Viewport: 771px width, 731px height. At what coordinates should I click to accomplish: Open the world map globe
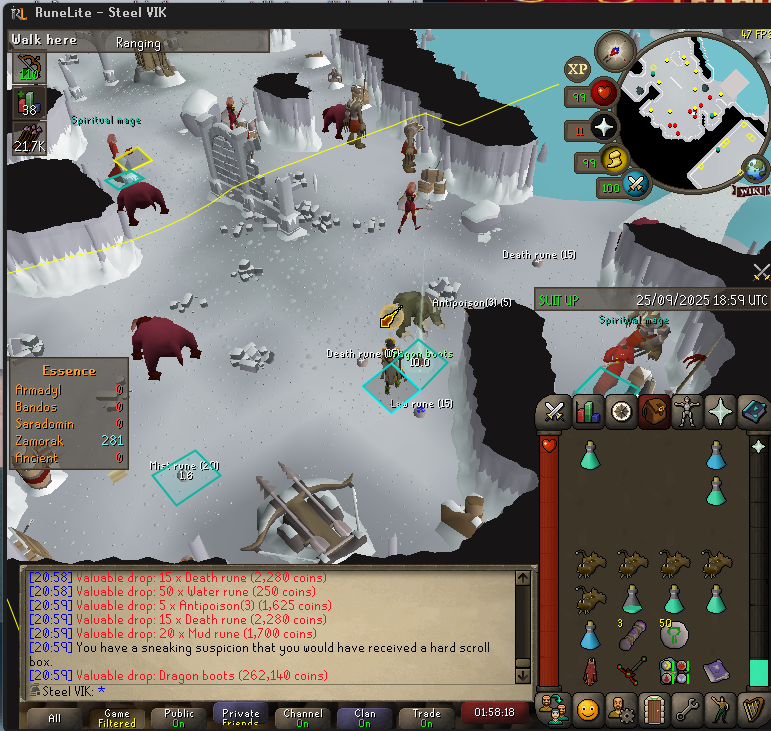pyautogui.click(x=756, y=168)
